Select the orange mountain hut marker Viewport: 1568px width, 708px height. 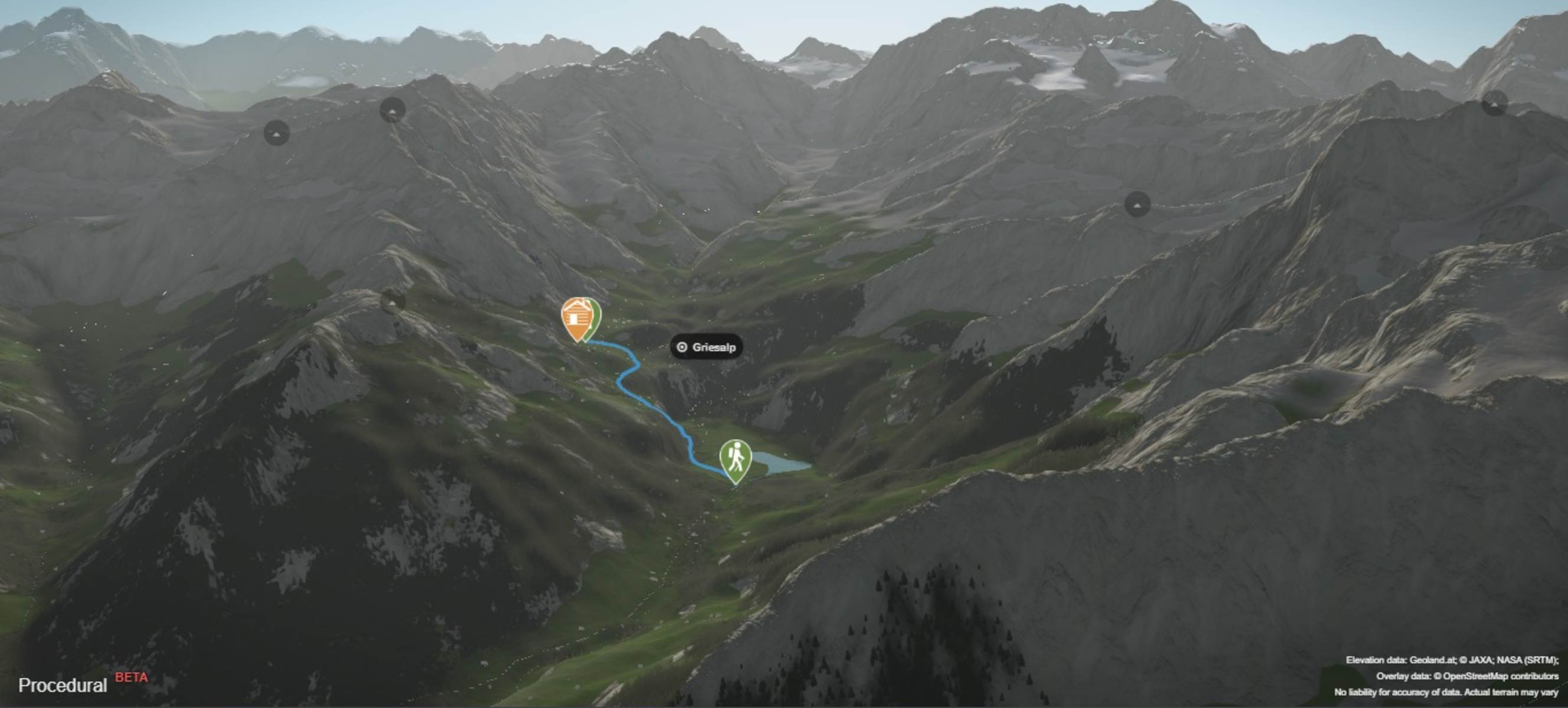click(x=574, y=317)
